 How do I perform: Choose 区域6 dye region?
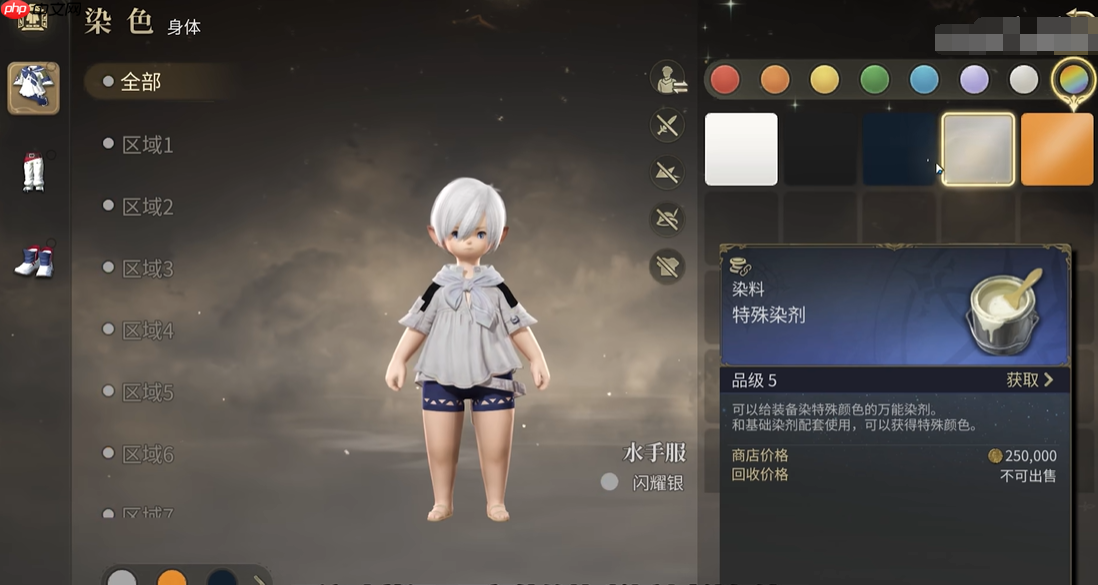point(146,455)
